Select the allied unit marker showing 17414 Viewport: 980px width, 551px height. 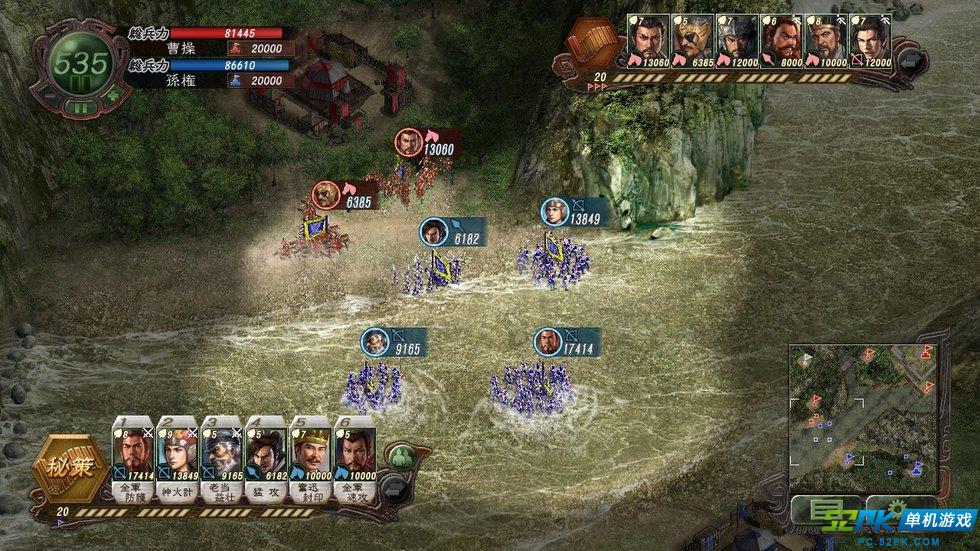pos(548,342)
